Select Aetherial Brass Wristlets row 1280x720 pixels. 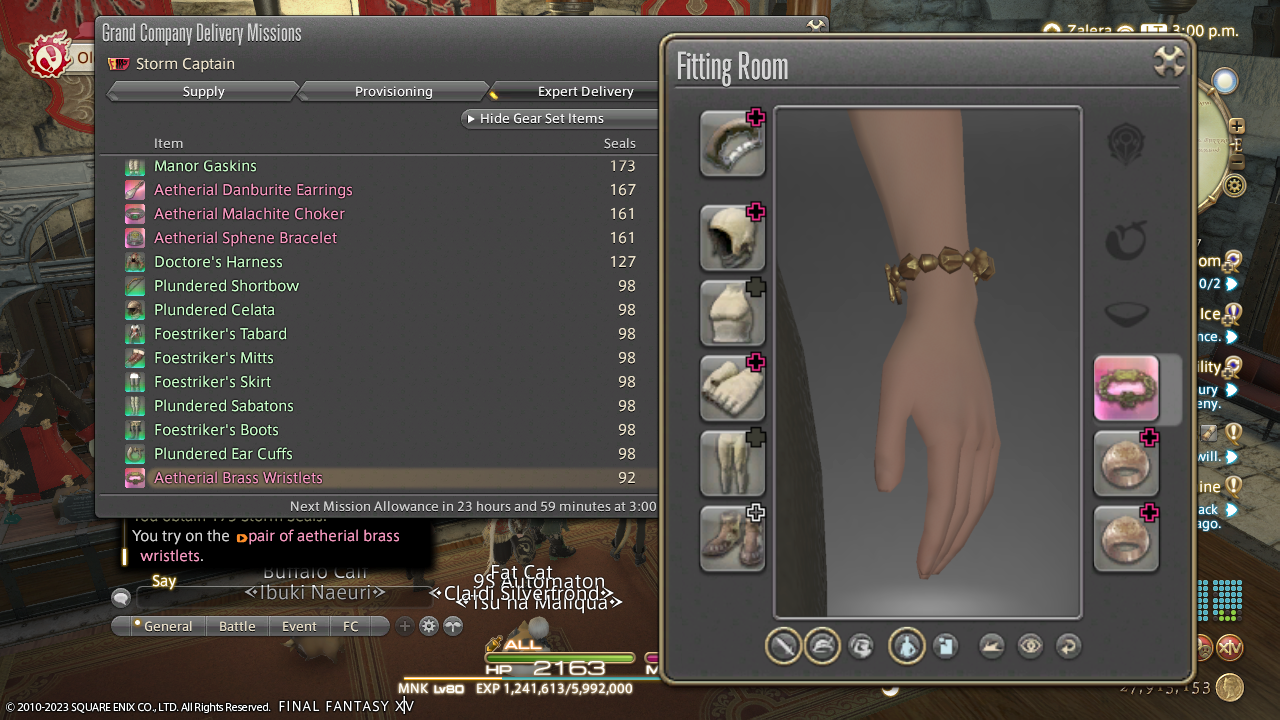pos(238,478)
